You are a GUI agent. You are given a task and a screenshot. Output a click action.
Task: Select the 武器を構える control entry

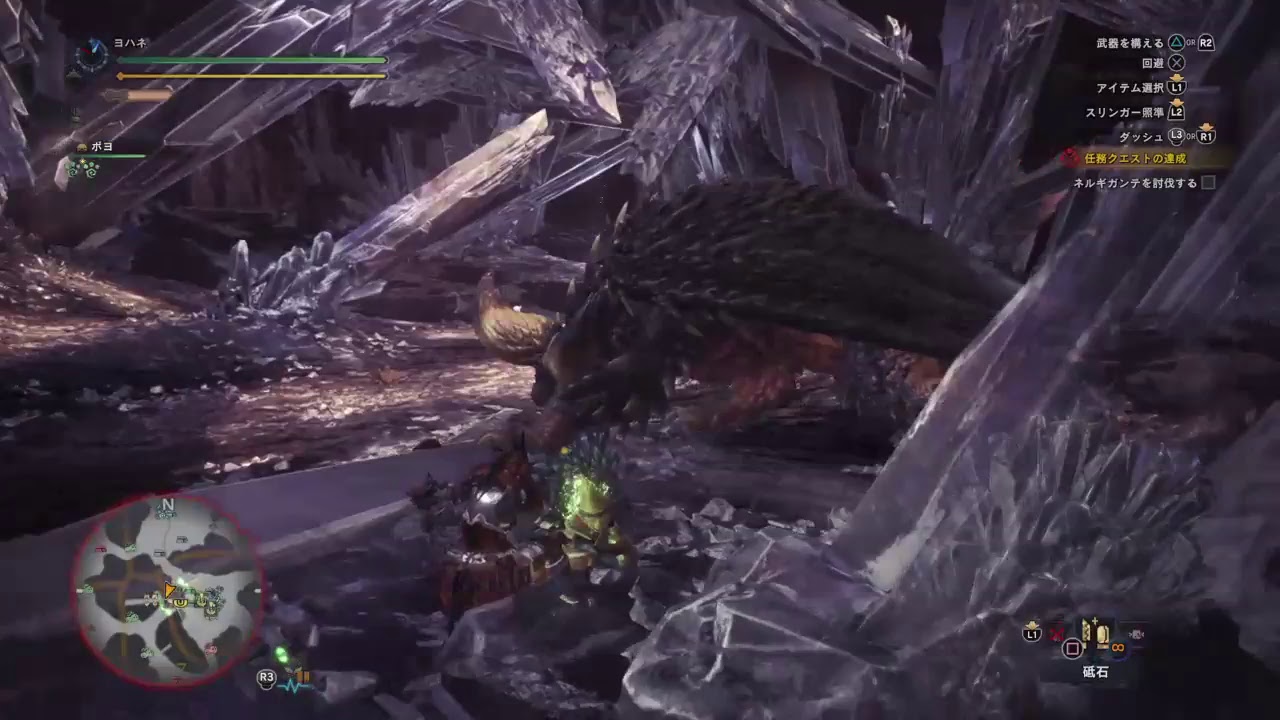point(1132,42)
